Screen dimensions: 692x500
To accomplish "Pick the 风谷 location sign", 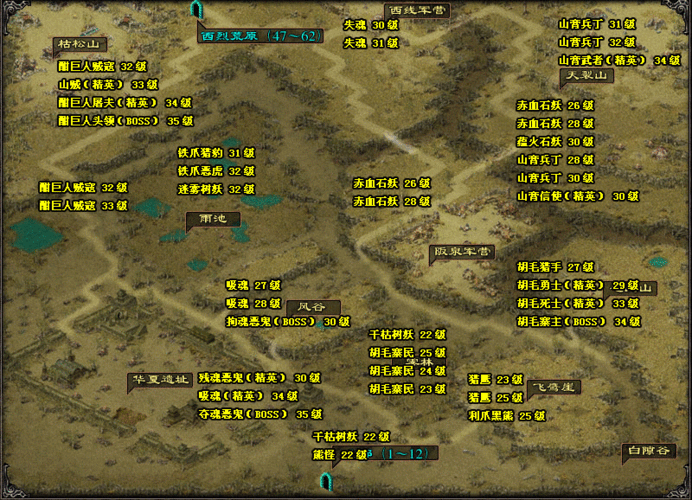I will [312, 307].
